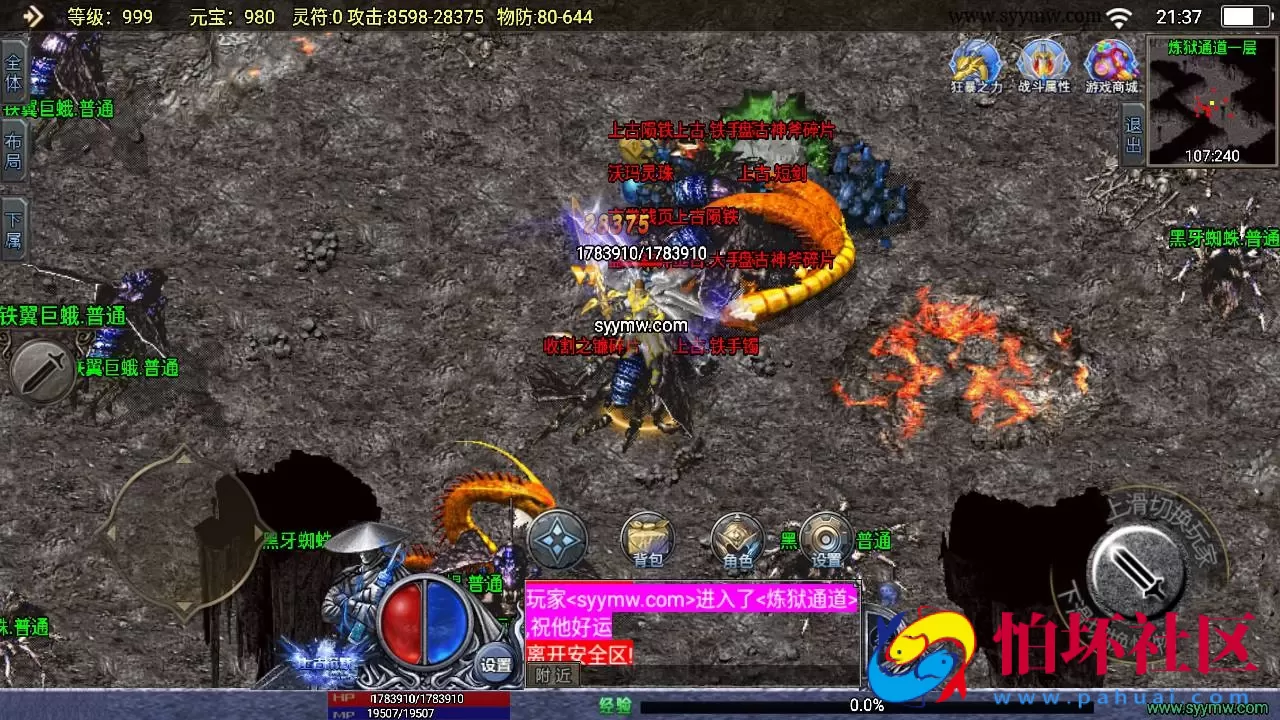
Task: Tap the small sword button on the left
Action: point(43,372)
